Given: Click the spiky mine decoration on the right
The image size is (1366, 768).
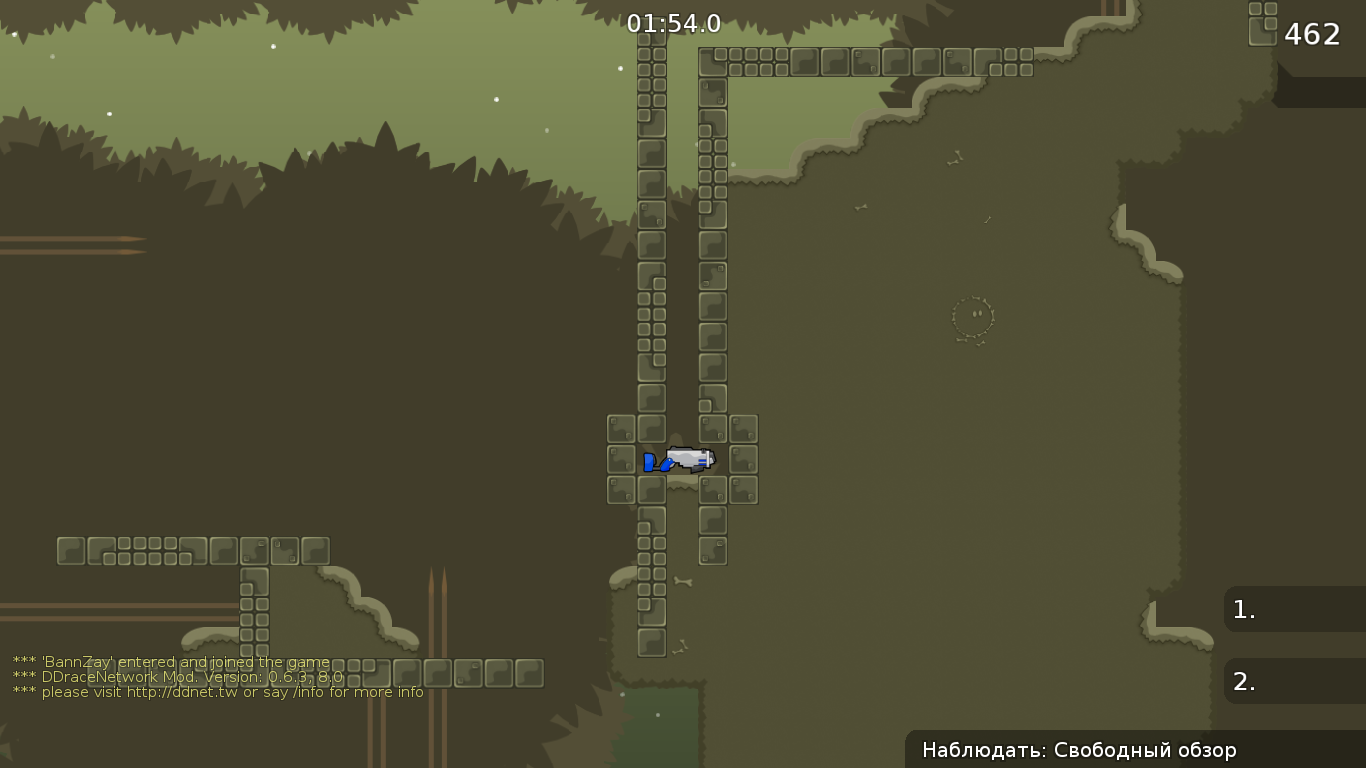Looking at the screenshot, I should tap(973, 316).
